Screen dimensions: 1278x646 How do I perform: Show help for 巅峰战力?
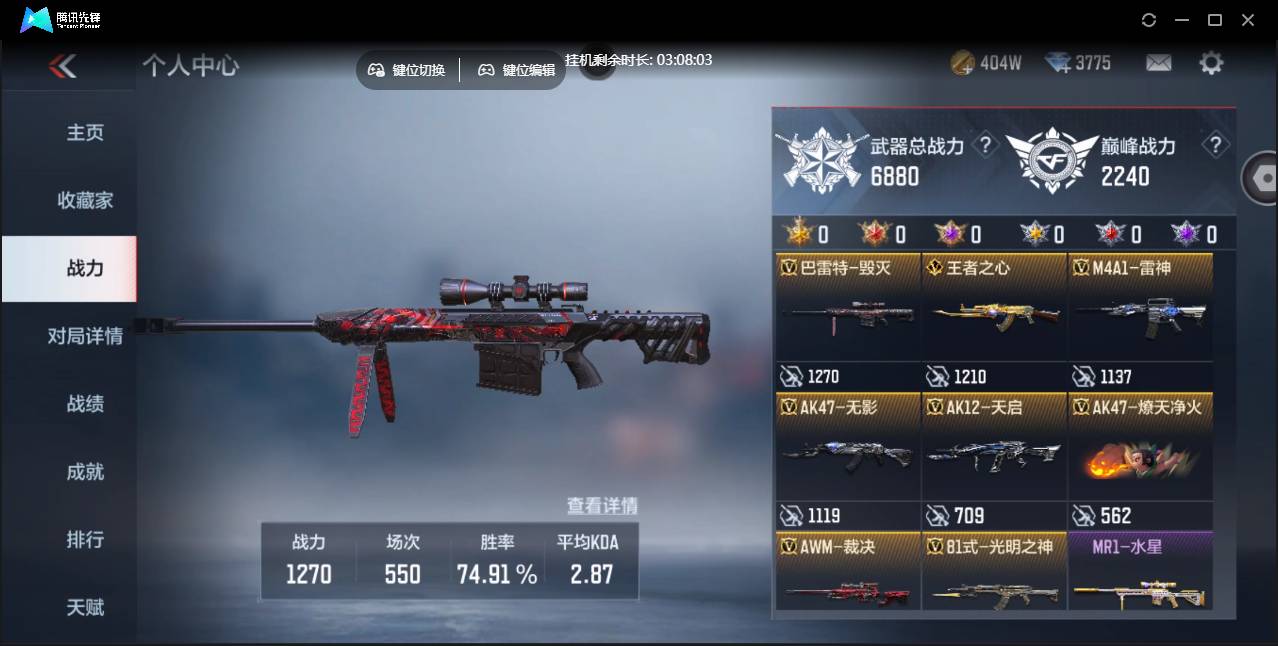pyautogui.click(x=1215, y=146)
